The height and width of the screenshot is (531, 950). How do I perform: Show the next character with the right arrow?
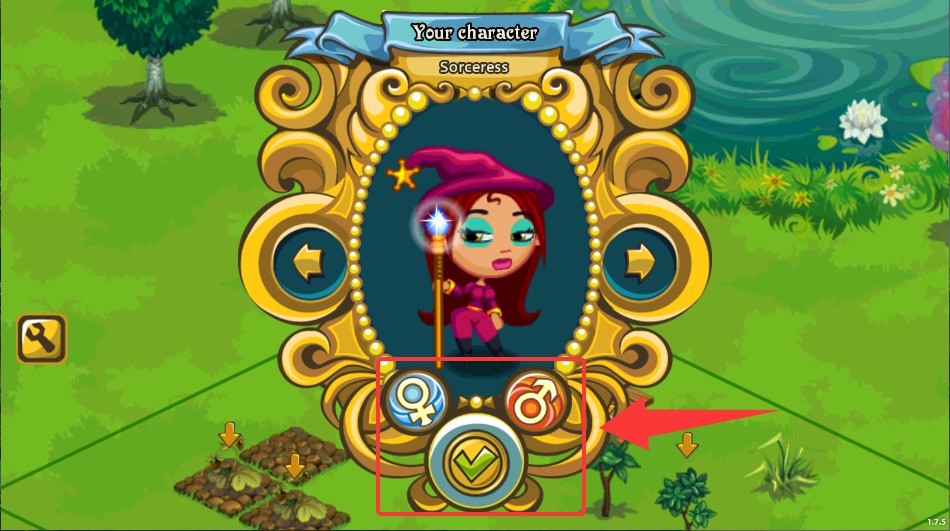(x=638, y=264)
